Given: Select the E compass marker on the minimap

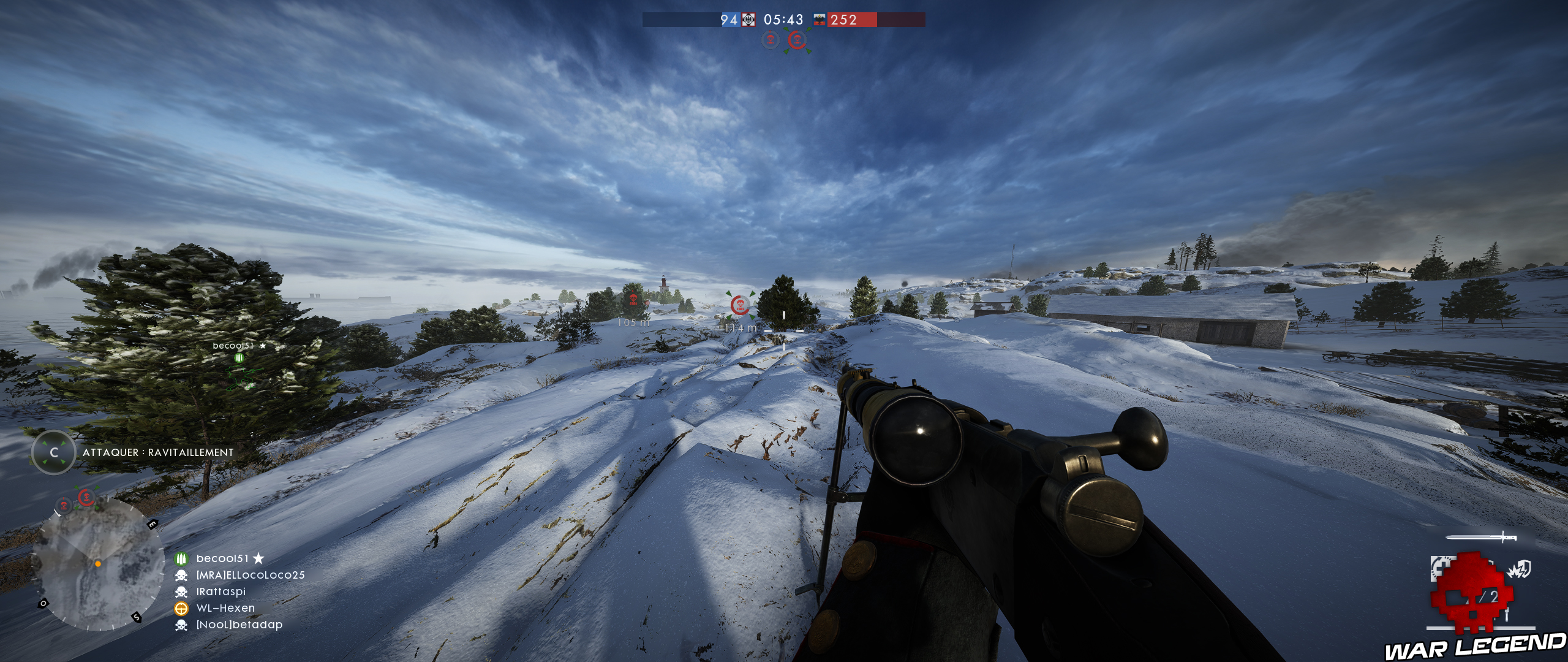Looking at the screenshot, I should click(153, 524).
